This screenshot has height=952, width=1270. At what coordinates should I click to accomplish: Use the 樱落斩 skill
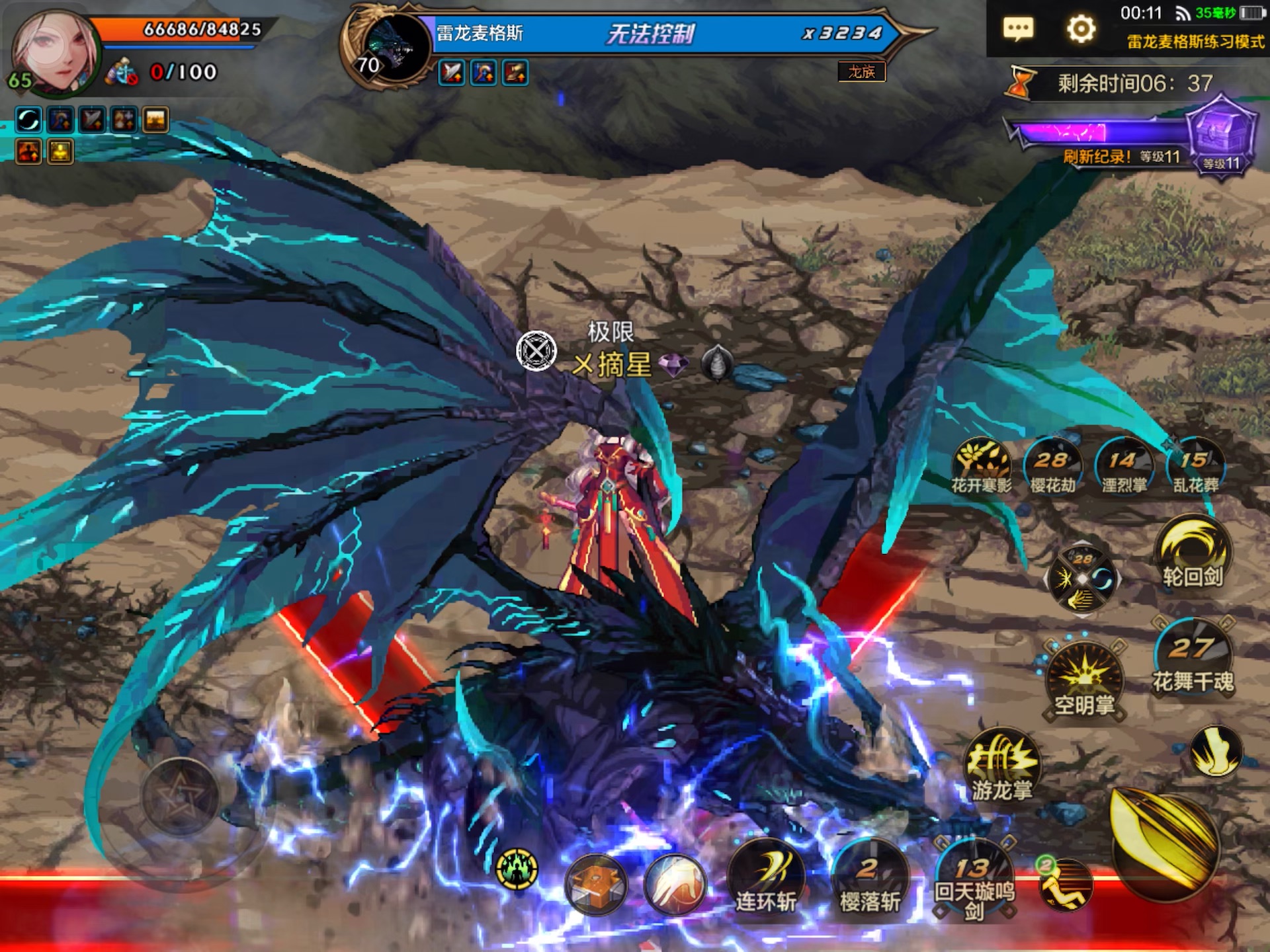[x=870, y=877]
